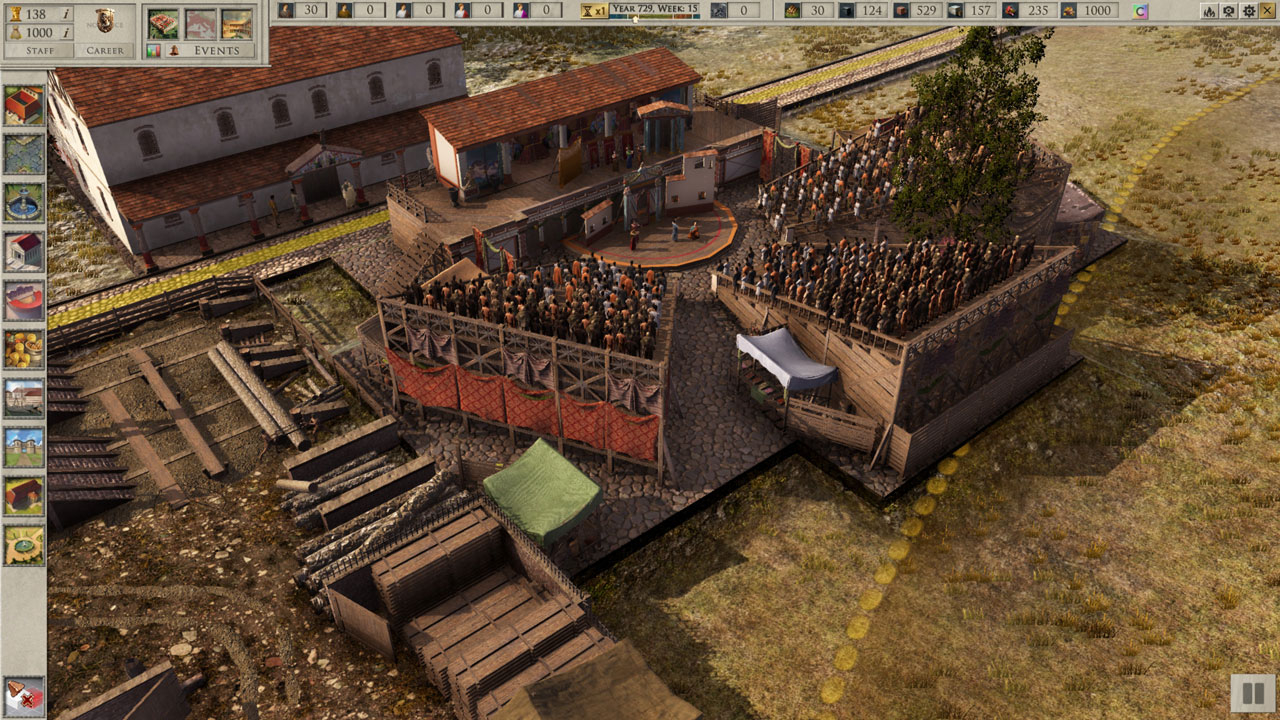Activate the demolish tool
The width and height of the screenshot is (1280, 720).
pos(24,696)
